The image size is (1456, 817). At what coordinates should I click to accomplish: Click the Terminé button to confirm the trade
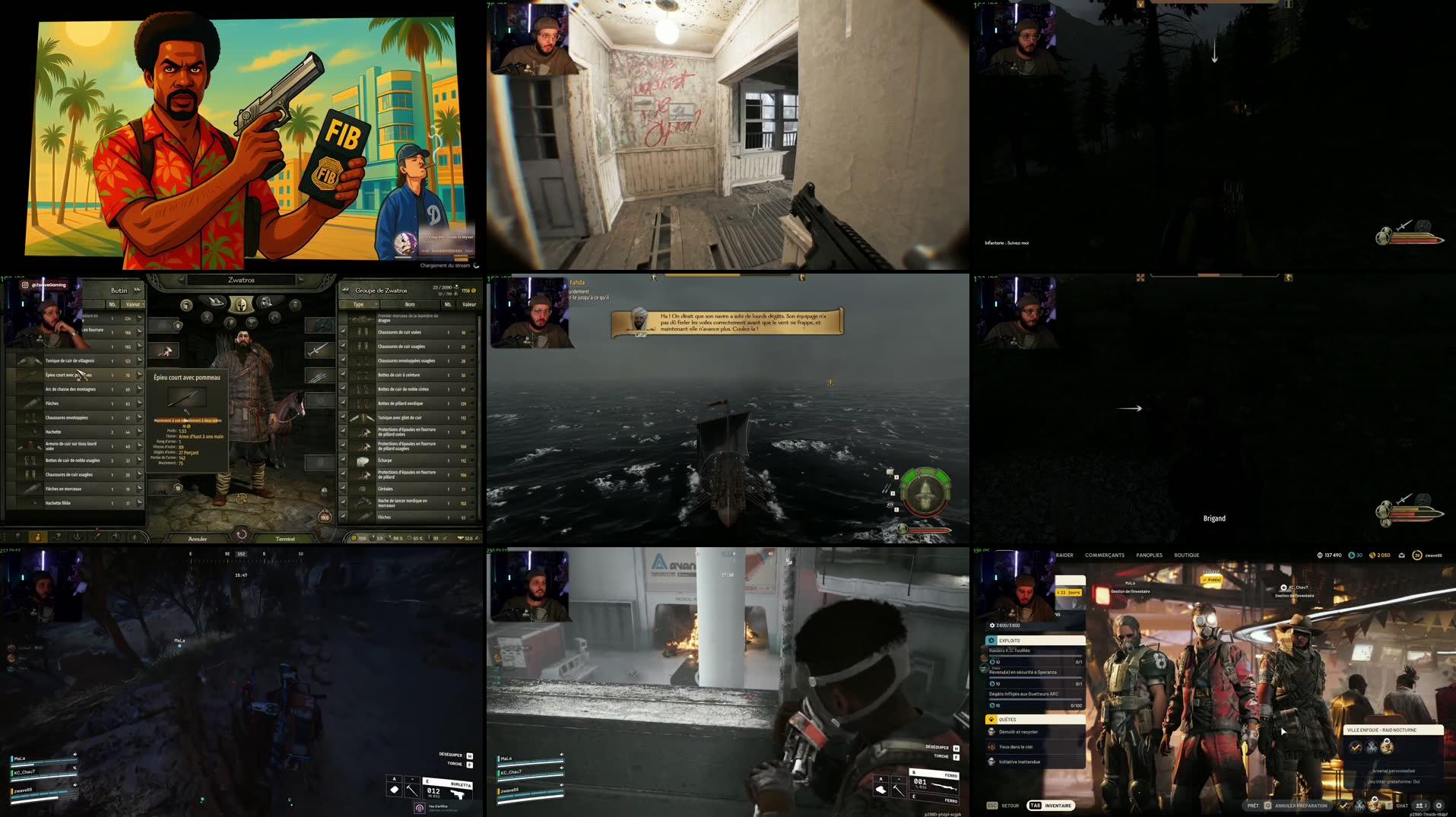pos(285,538)
